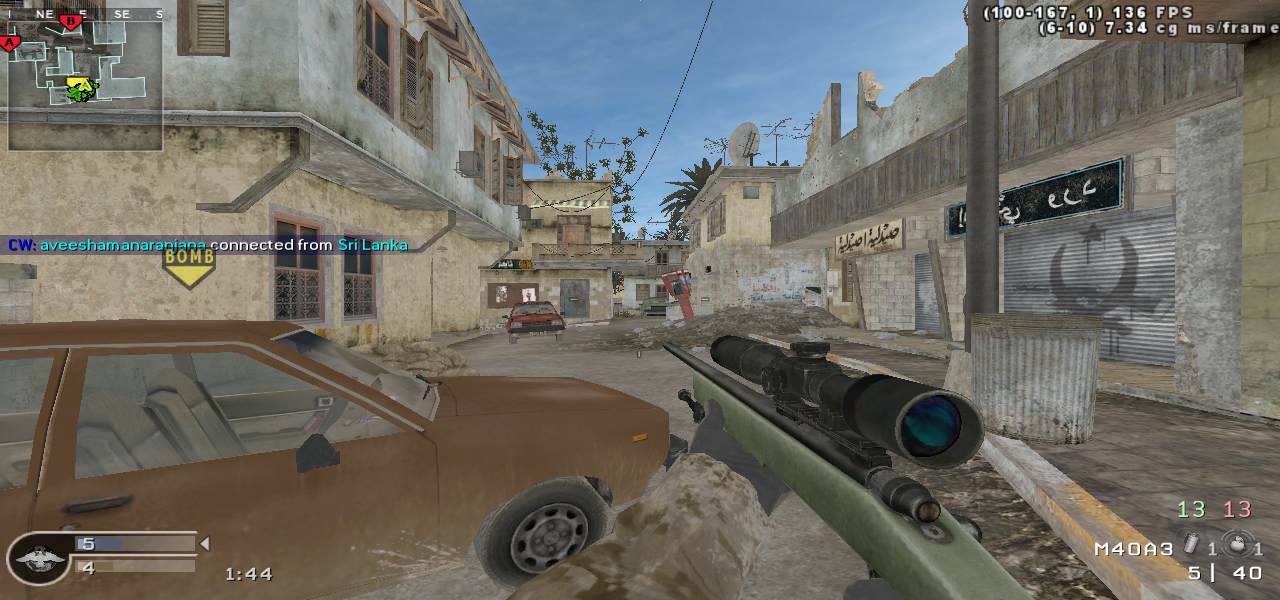The width and height of the screenshot is (1280, 600).
Task: Select the yellow BOMB objective marker
Action: pyautogui.click(x=189, y=266)
